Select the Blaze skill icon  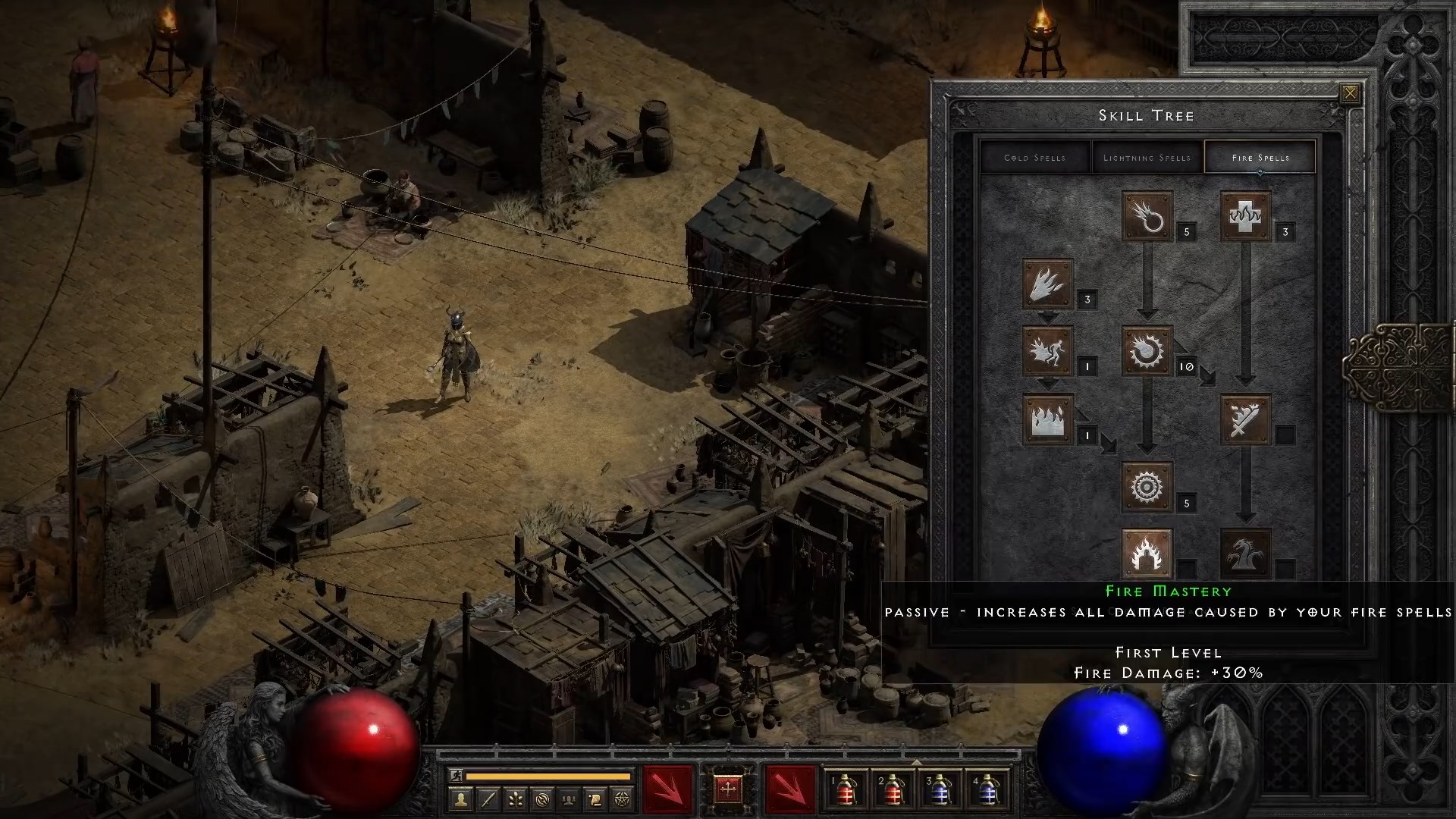pos(1050,353)
